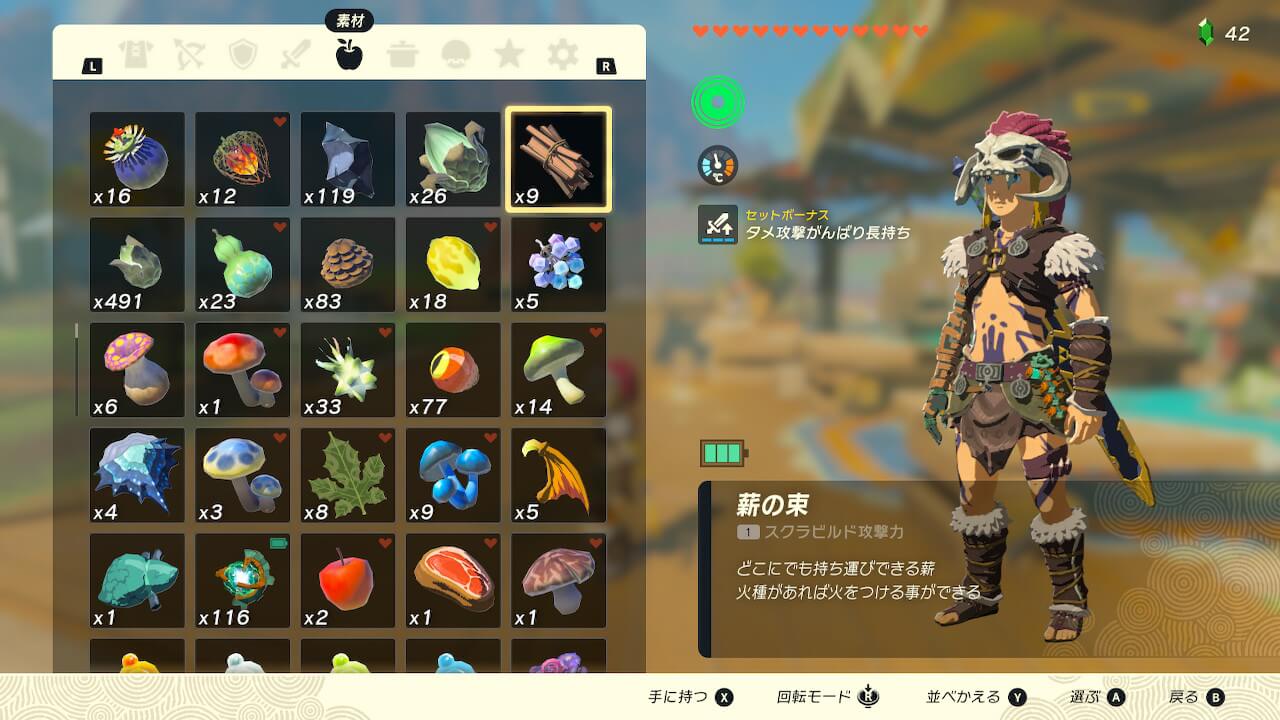The width and height of the screenshot is (1280, 720).
Task: Open the bows and arrows tab
Action: tap(188, 55)
